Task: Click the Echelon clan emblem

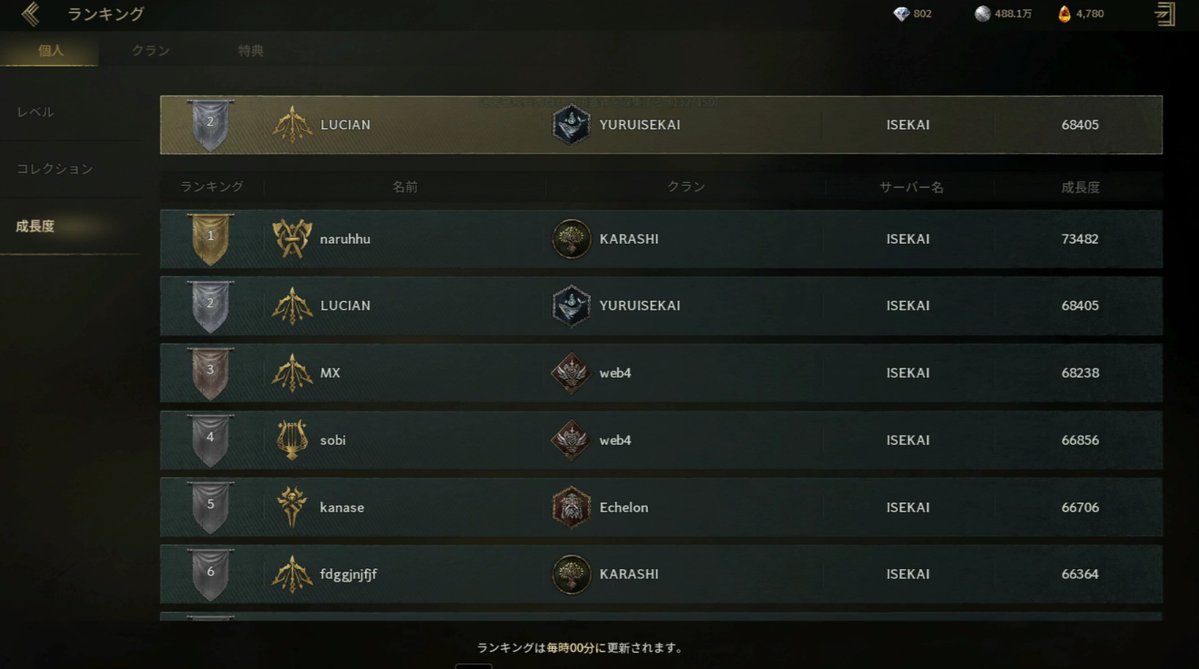Action: click(572, 507)
